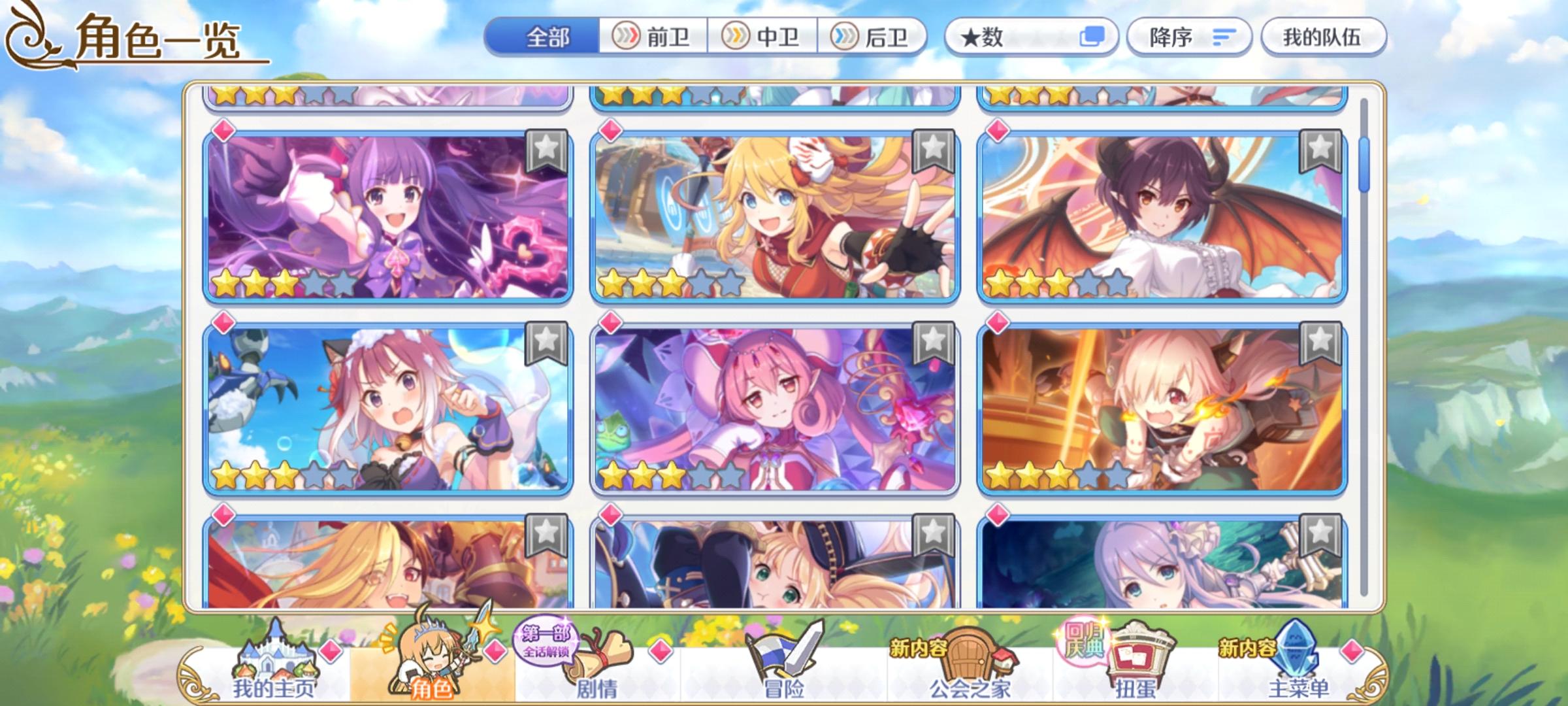
Task: Filter characters by 中卫 midguard
Action: pos(763,37)
